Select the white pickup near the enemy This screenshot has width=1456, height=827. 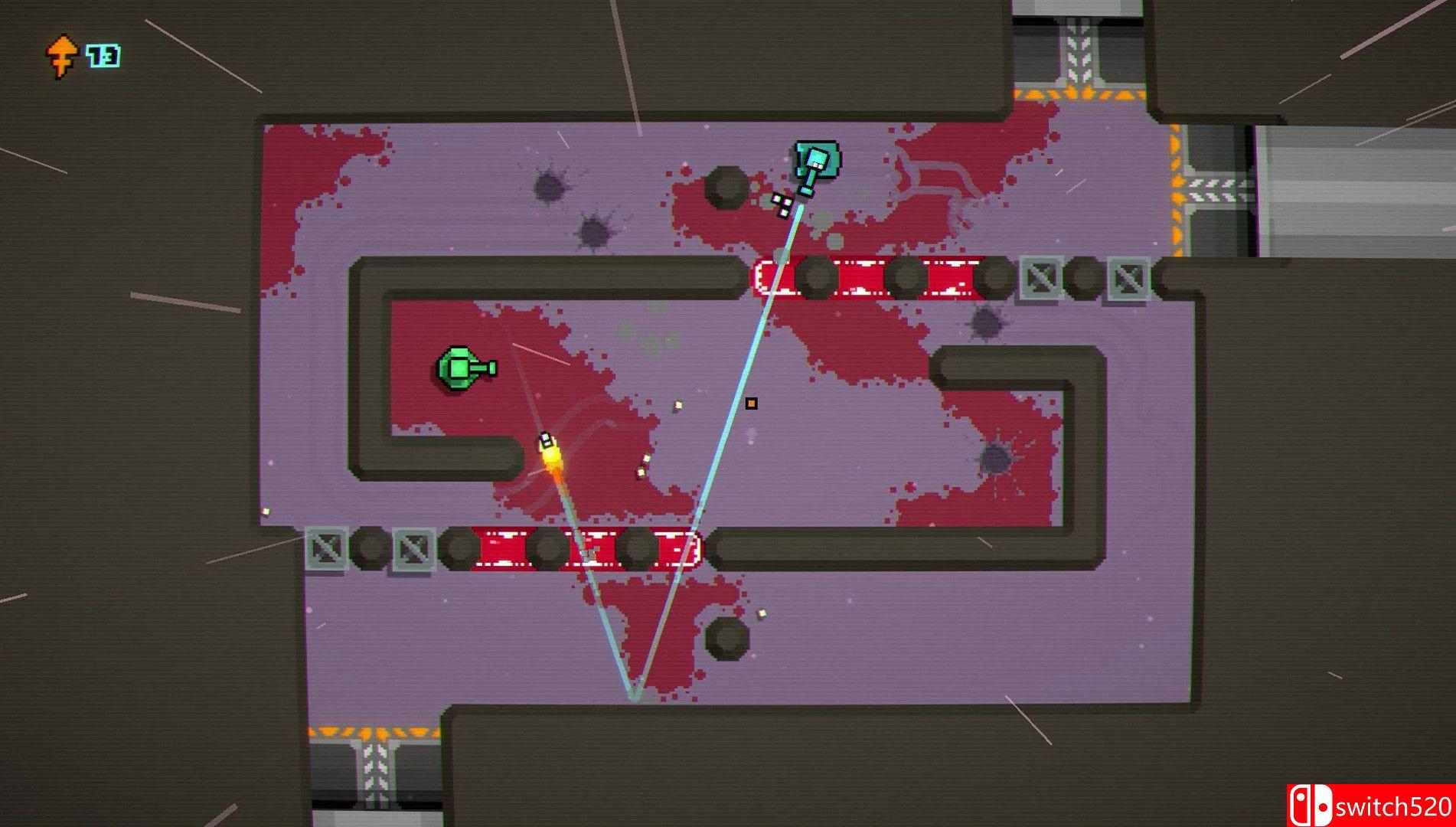point(783,199)
